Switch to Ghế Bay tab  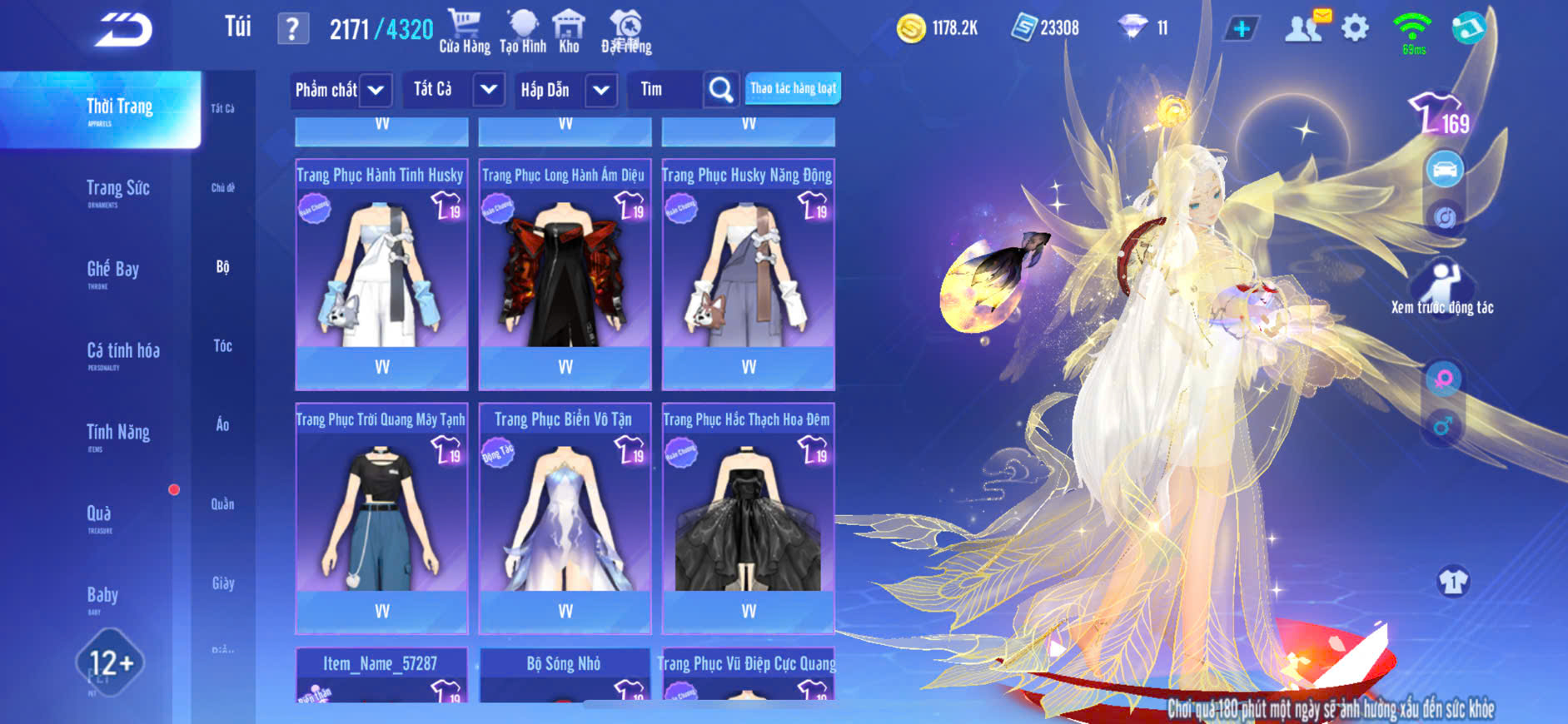(x=112, y=270)
